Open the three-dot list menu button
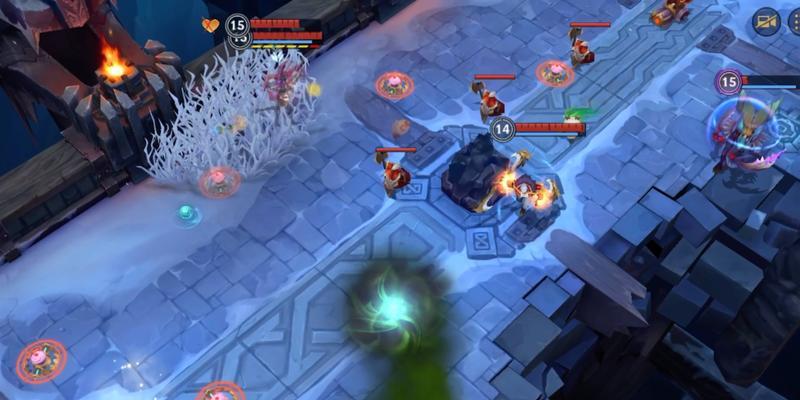The height and width of the screenshot is (400, 800). [x=794, y=22]
